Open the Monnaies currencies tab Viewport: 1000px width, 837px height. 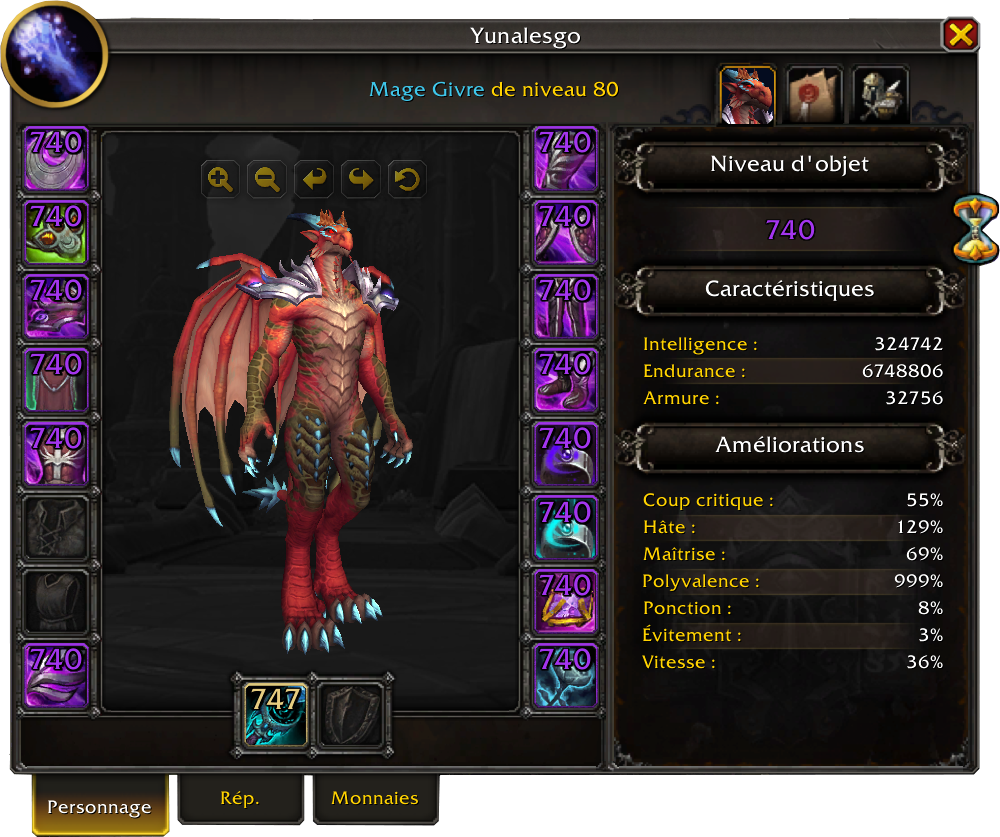pos(375,798)
